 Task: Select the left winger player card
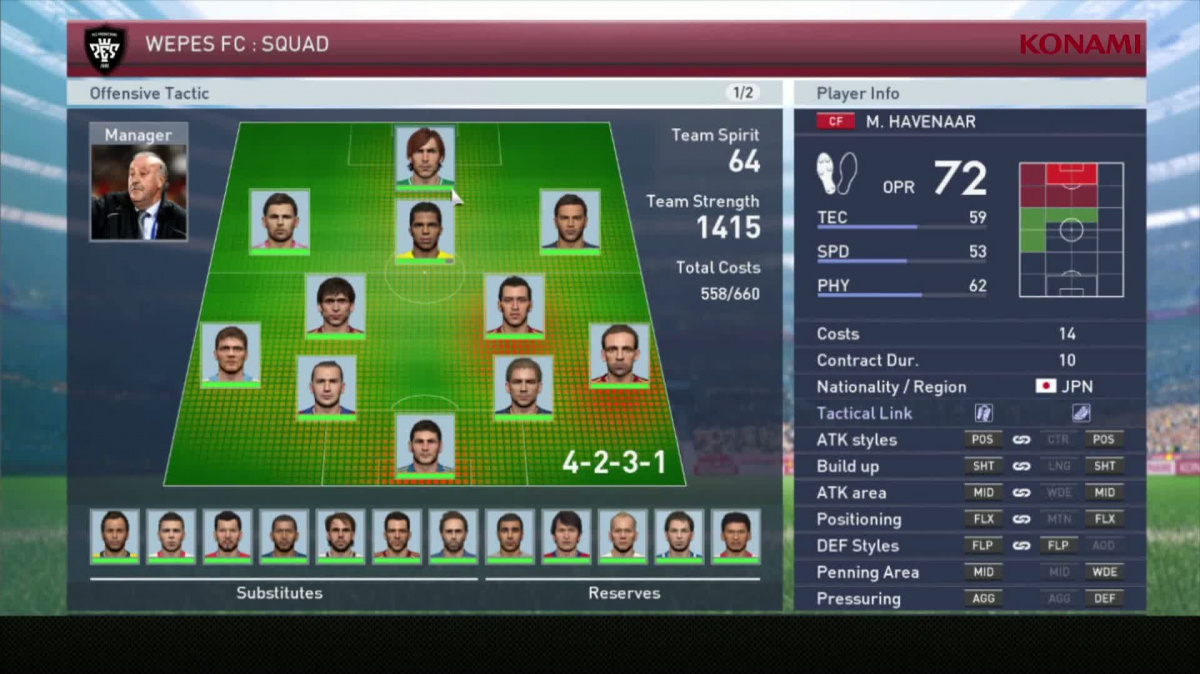[279, 219]
